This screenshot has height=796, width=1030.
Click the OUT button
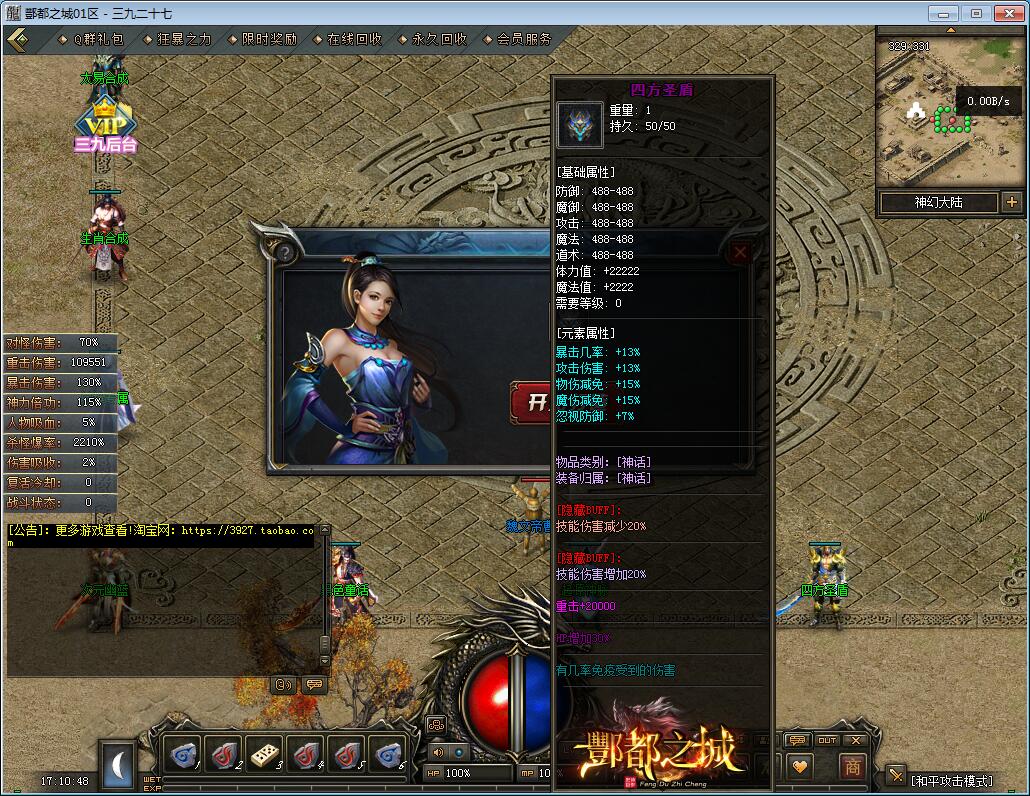[x=827, y=740]
